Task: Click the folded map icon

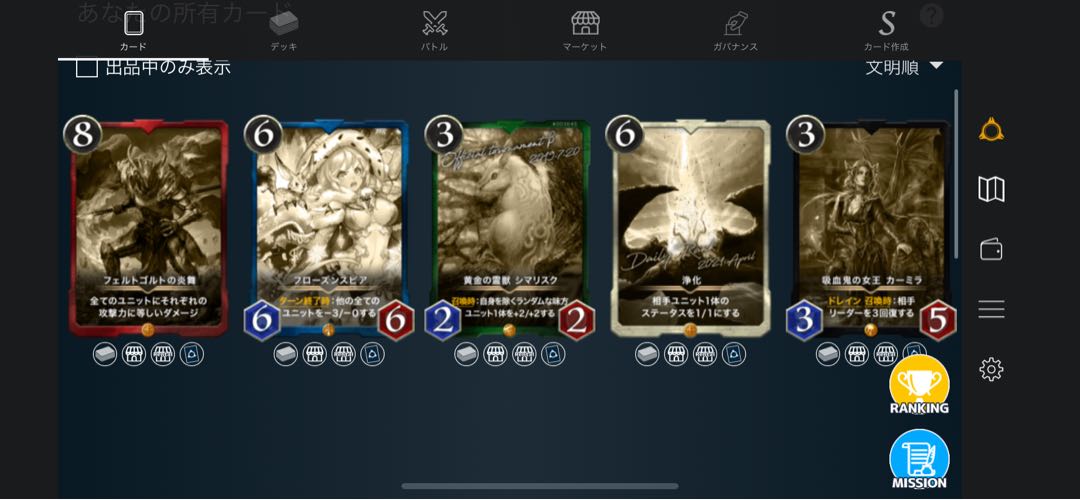Action: tap(991, 189)
